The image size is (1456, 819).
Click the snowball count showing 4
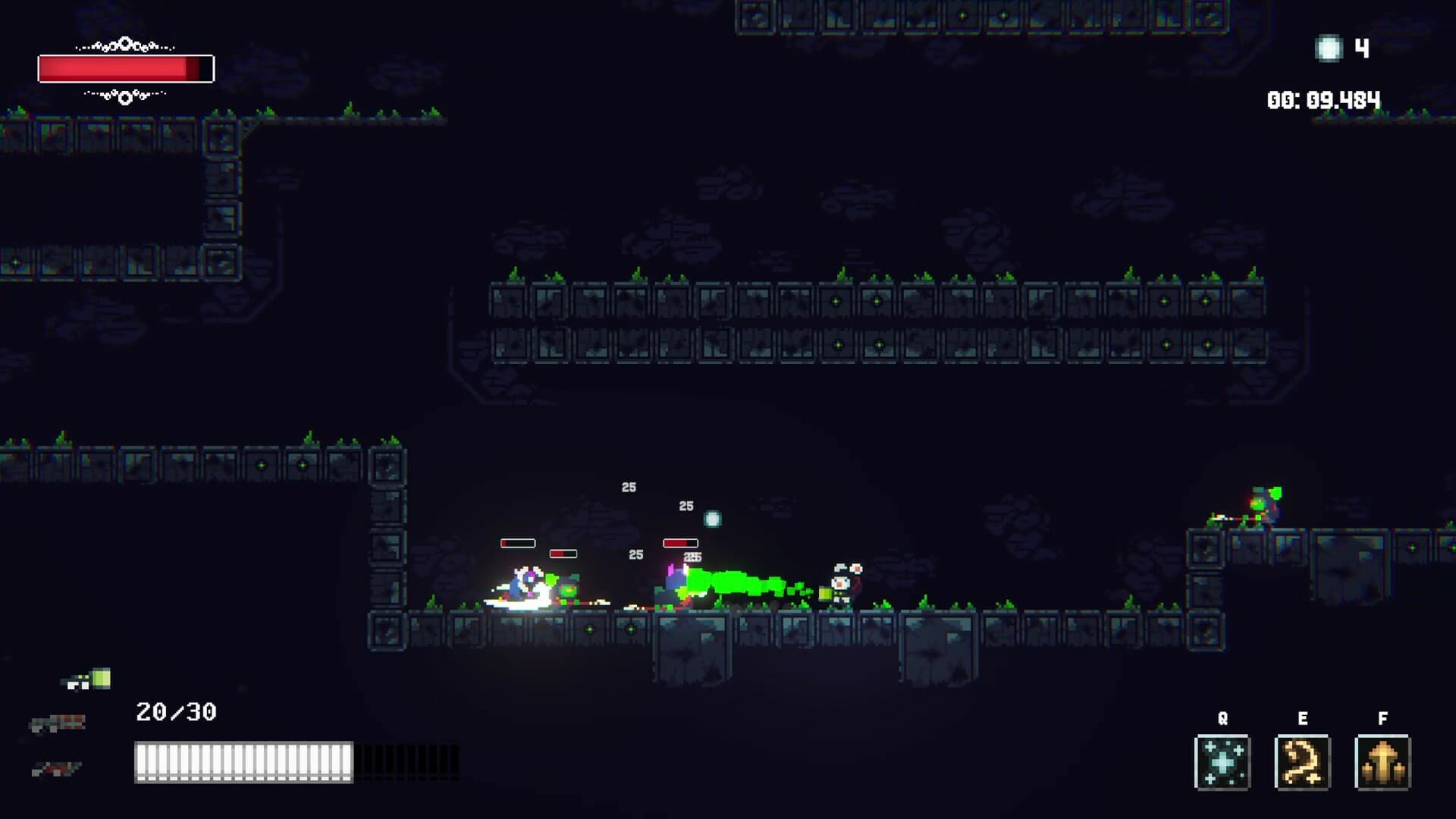tap(1360, 46)
